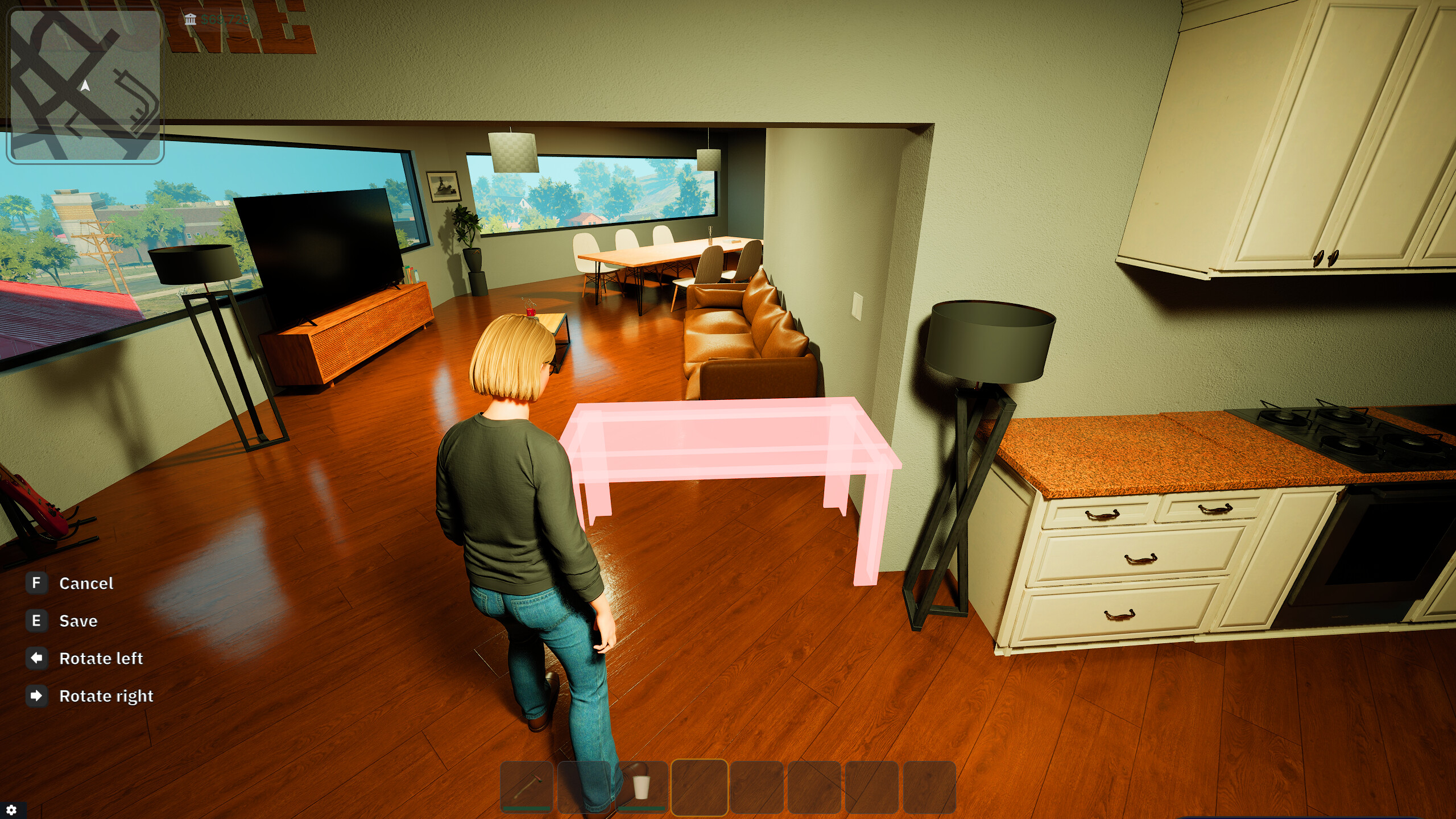Select the hammer in the first hotbar slot

pyautogui.click(x=527, y=788)
